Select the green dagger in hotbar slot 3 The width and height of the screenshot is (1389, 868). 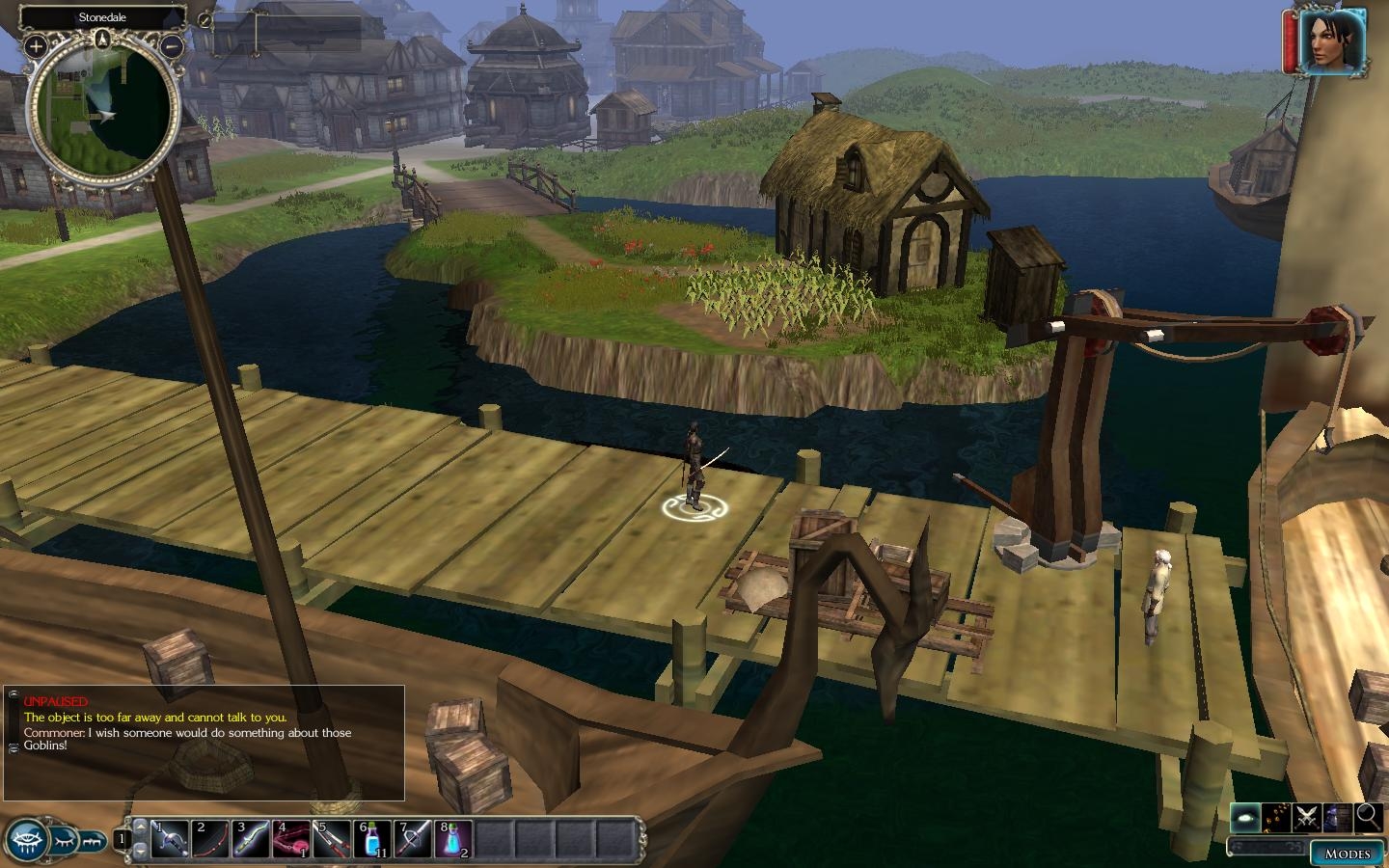[x=252, y=839]
